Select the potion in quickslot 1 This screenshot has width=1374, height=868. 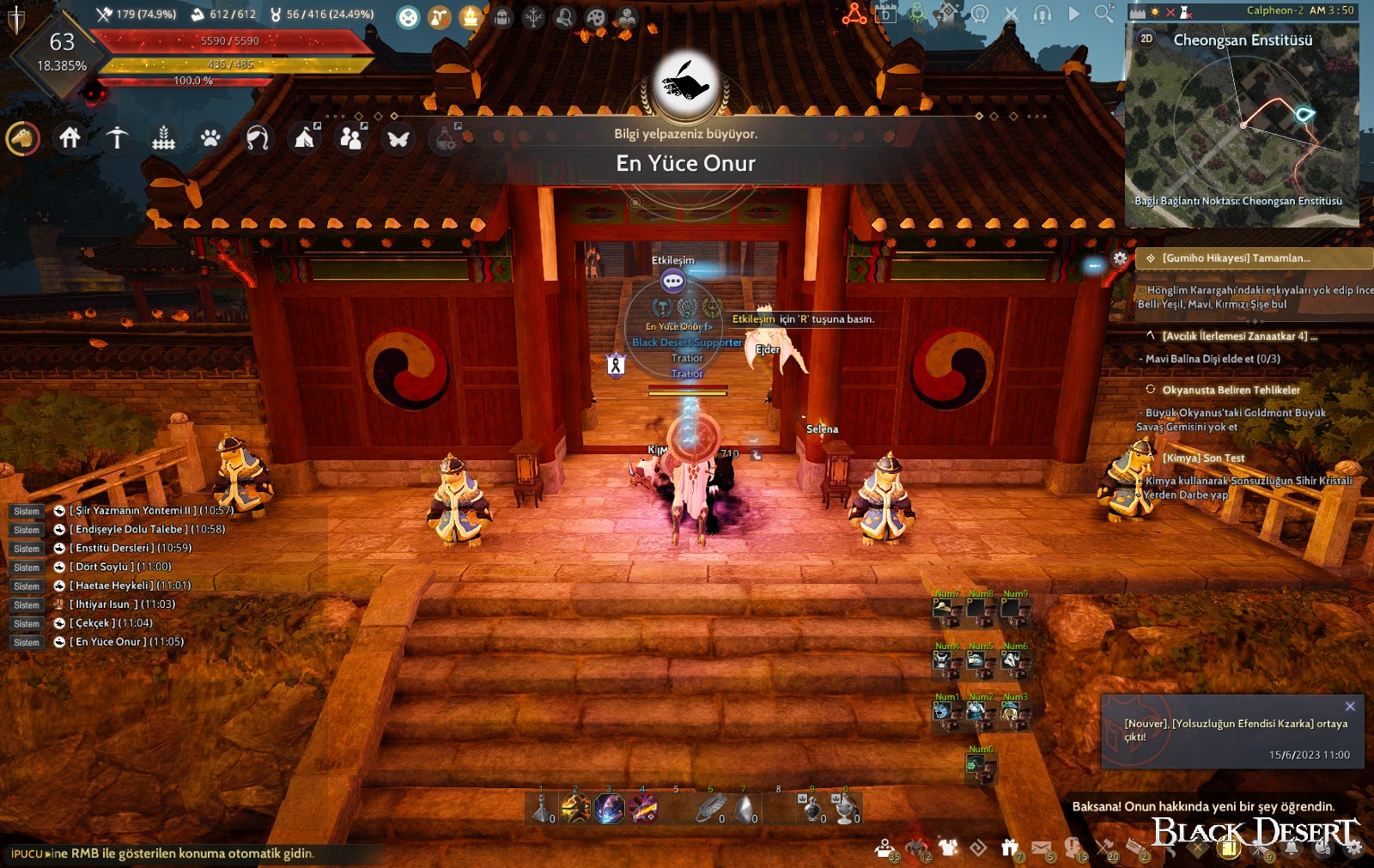pyautogui.click(x=541, y=810)
